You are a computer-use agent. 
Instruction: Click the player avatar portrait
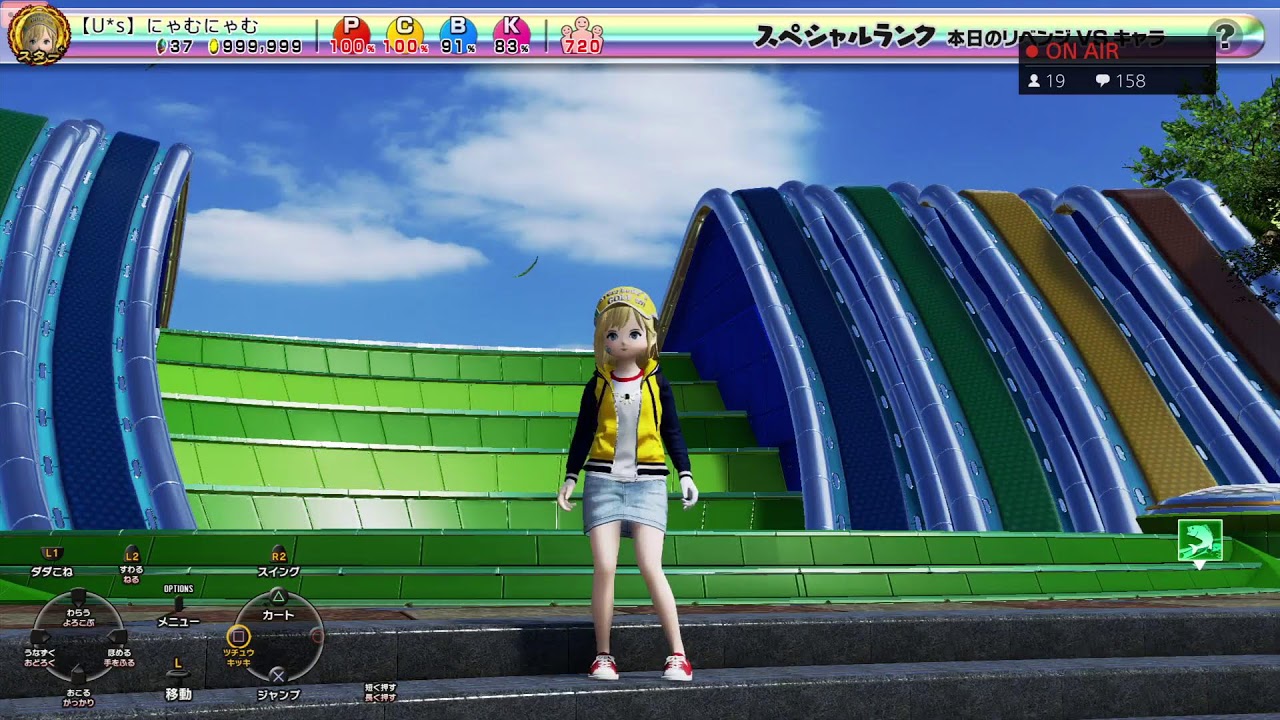click(38, 32)
